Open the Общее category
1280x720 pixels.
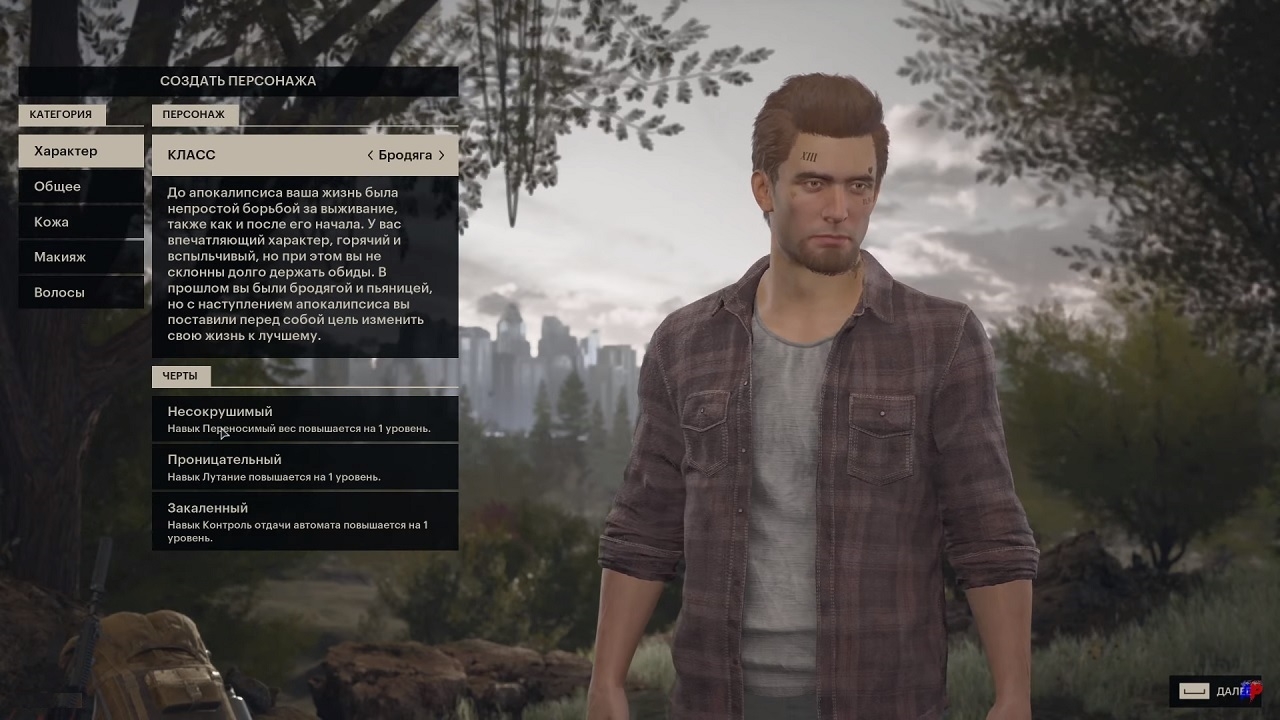(x=81, y=187)
